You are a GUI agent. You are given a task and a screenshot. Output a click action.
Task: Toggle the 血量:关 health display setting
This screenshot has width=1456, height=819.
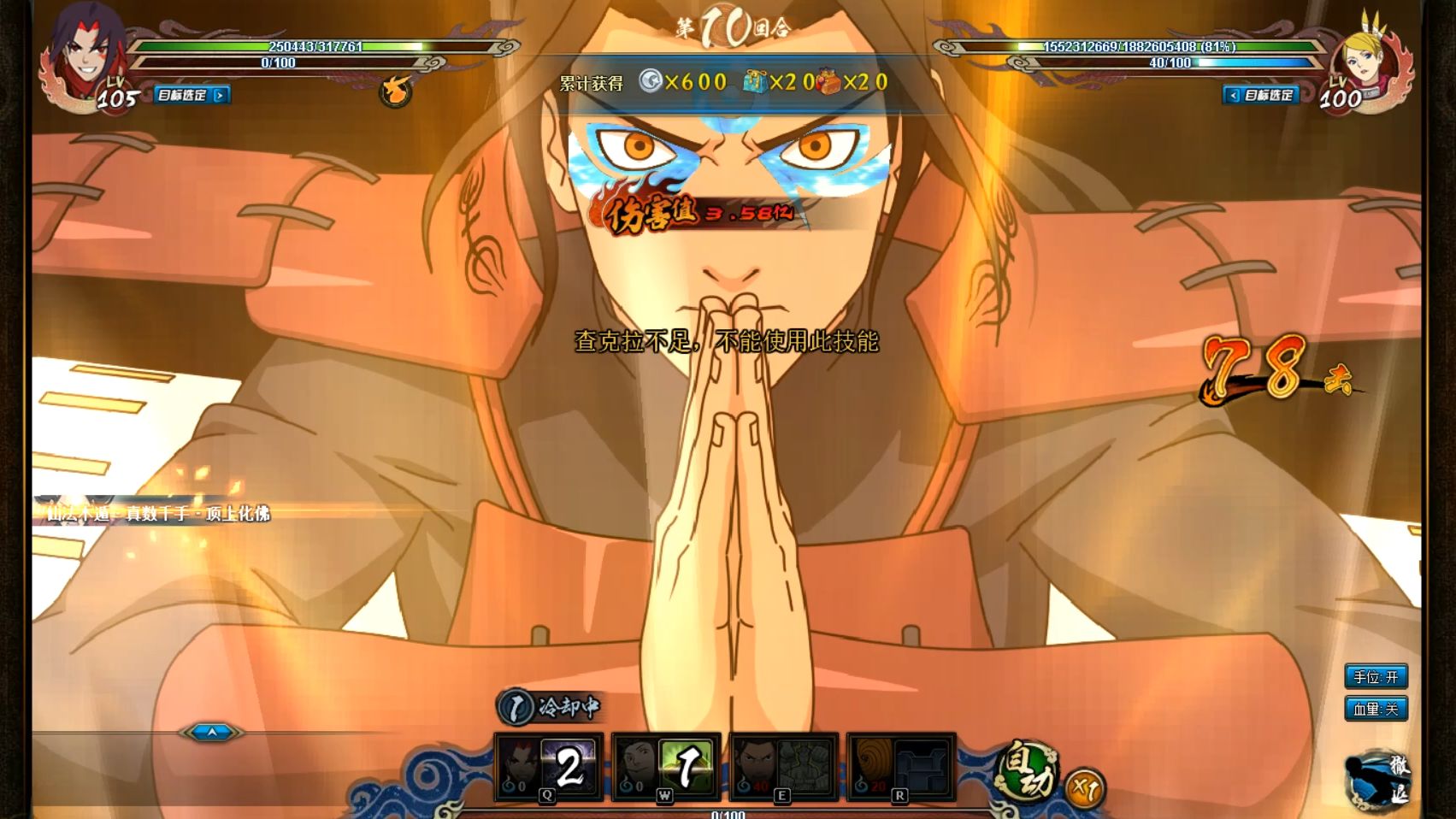coord(1375,709)
